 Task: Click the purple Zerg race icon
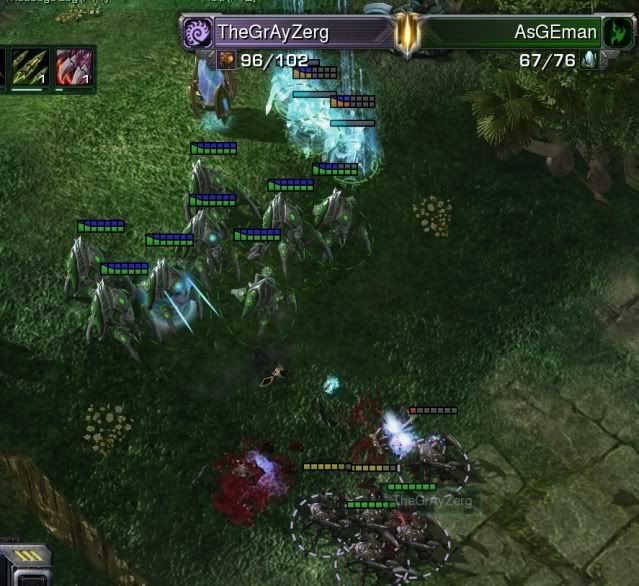point(196,32)
